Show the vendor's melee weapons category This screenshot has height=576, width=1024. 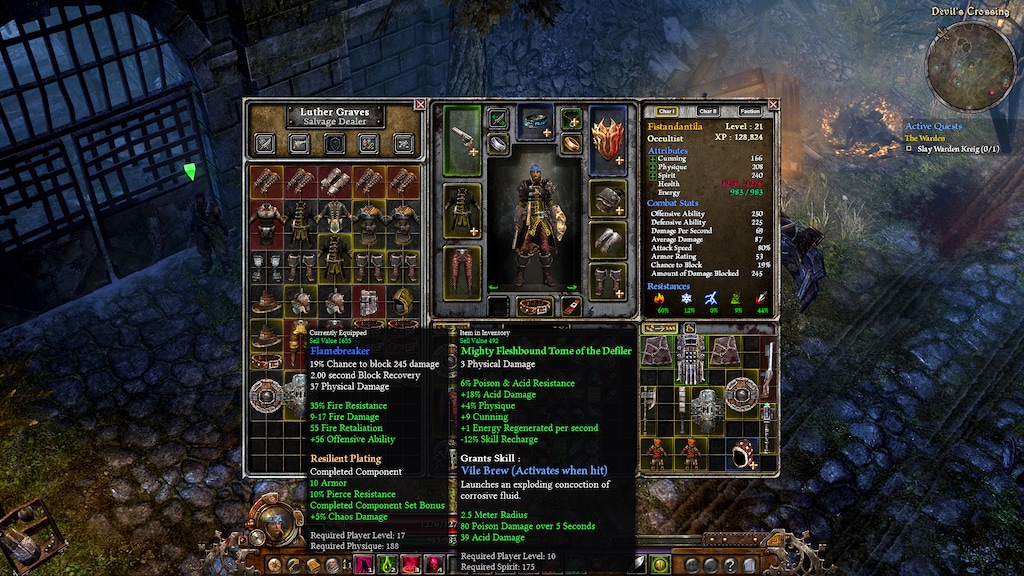click(x=265, y=143)
